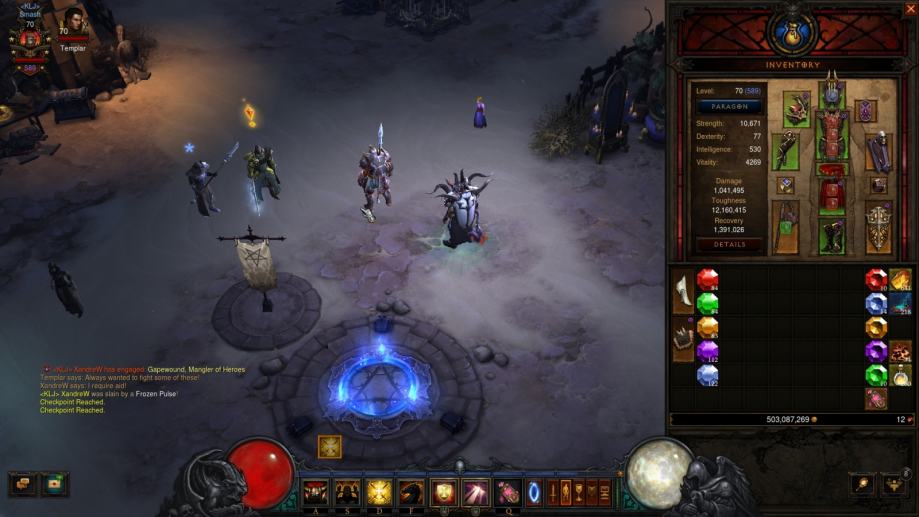Select the equipped shield in off-hand
This screenshot has width=919, height=517.
[878, 226]
